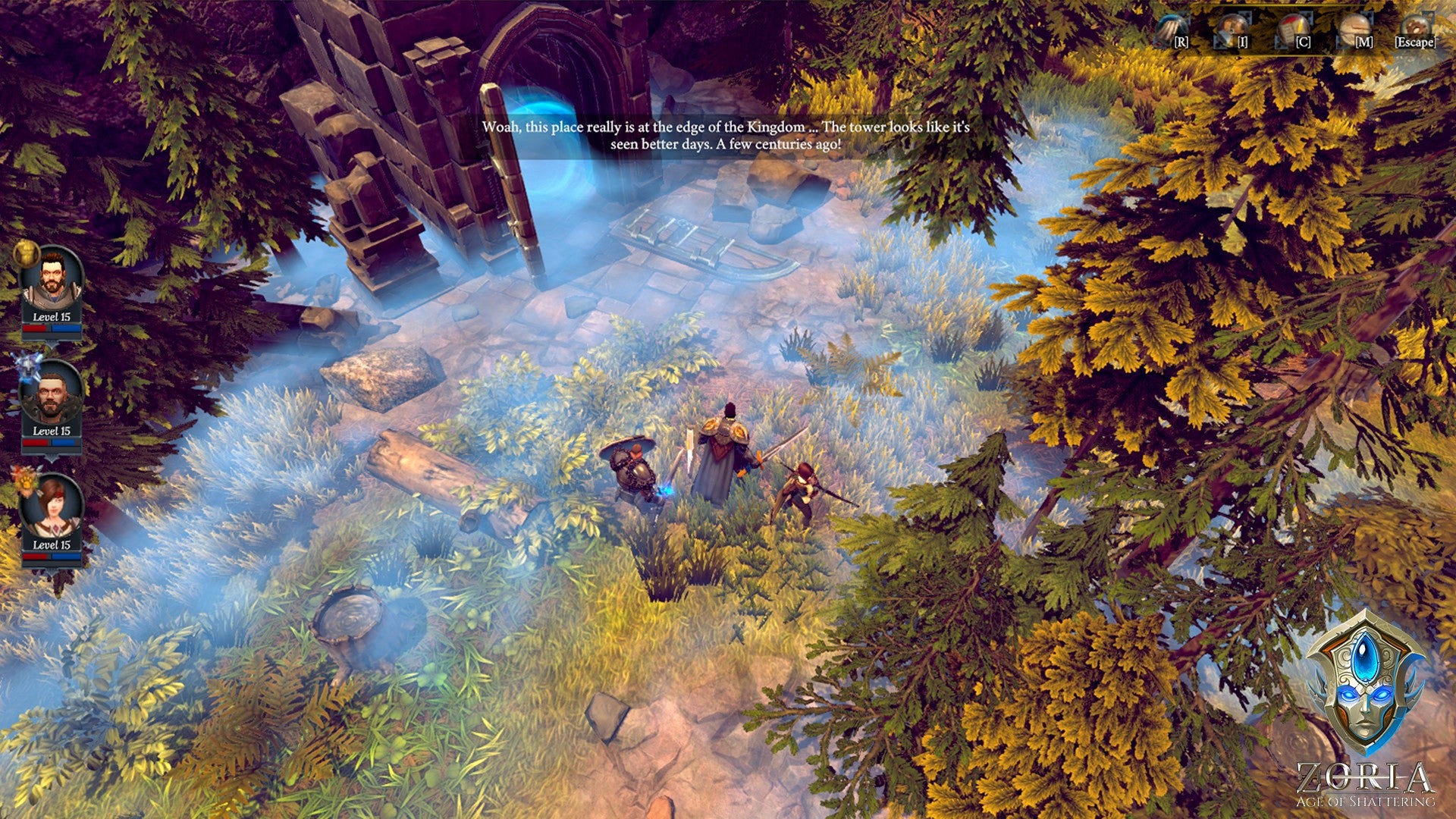Click the Level 15 label under the first portrait

coord(52,316)
